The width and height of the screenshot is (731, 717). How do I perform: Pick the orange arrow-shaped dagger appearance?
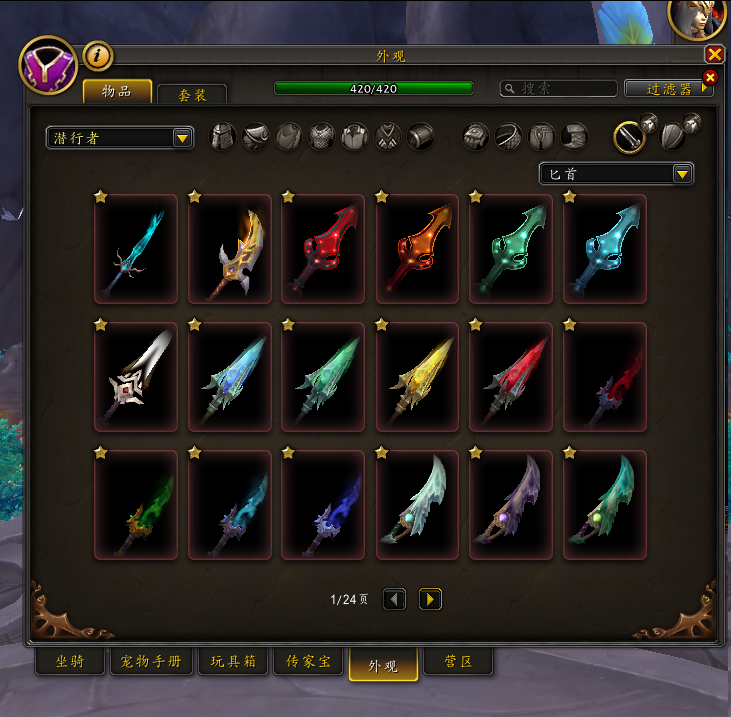417,249
